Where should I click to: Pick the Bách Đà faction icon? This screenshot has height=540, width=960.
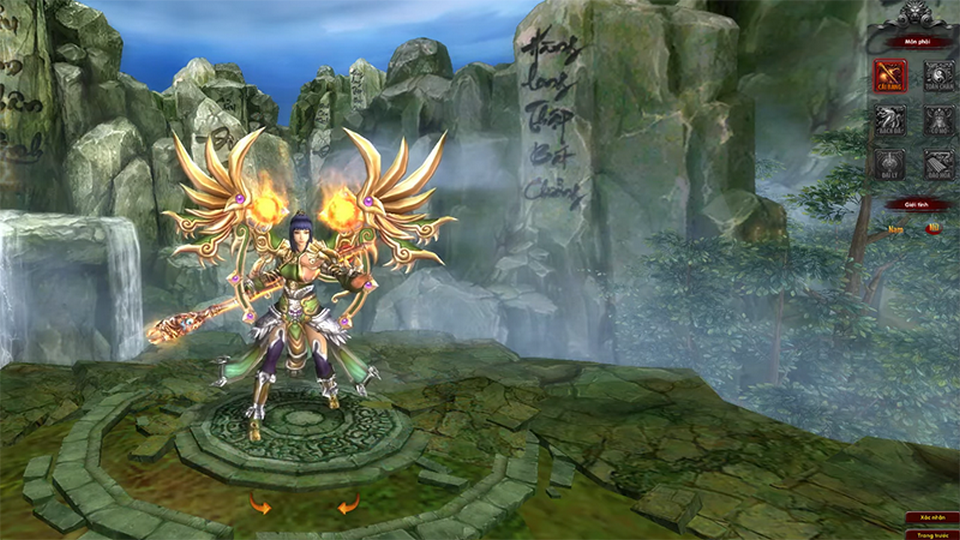[x=889, y=121]
